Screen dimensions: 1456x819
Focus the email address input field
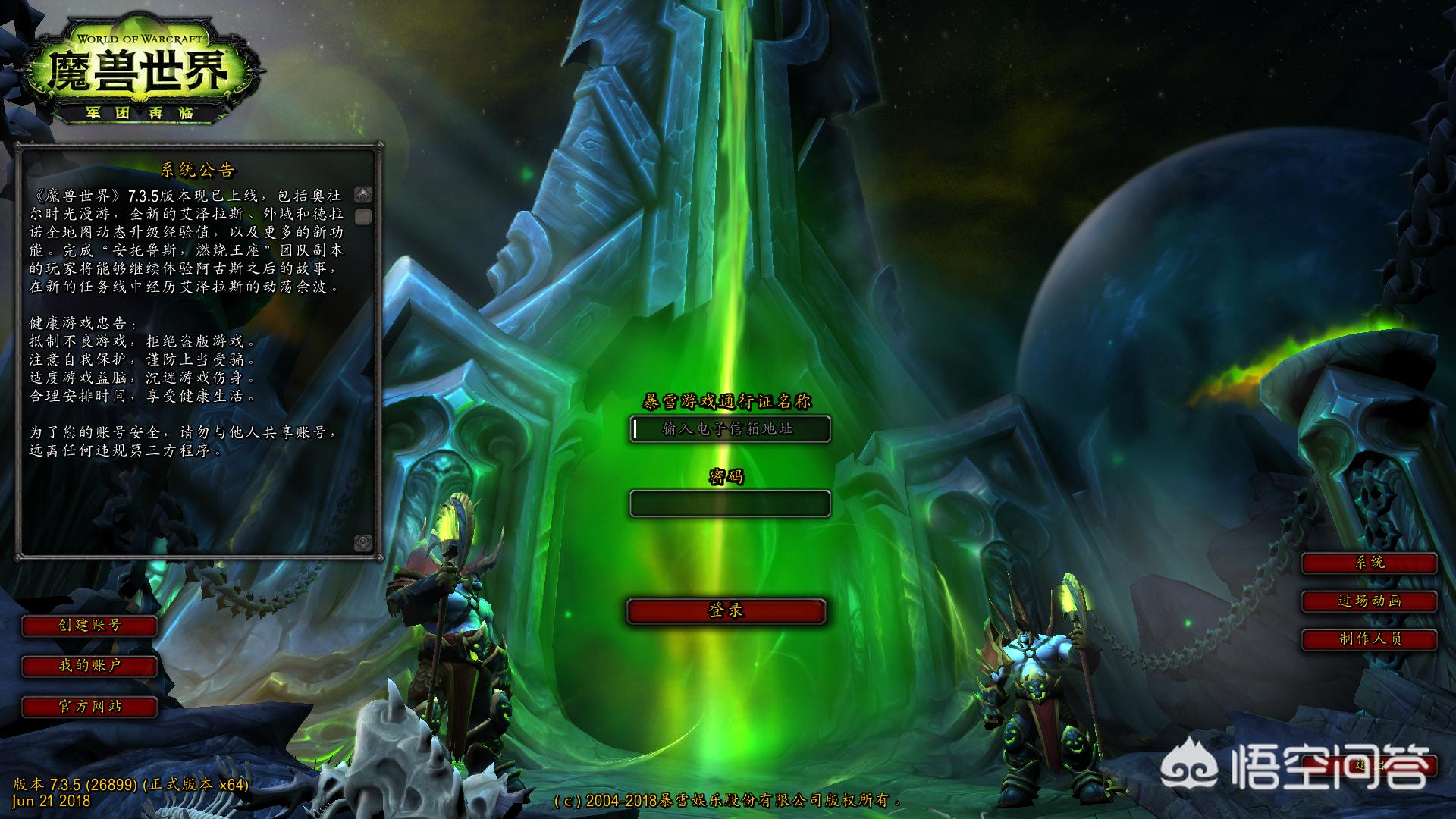pyautogui.click(x=730, y=429)
